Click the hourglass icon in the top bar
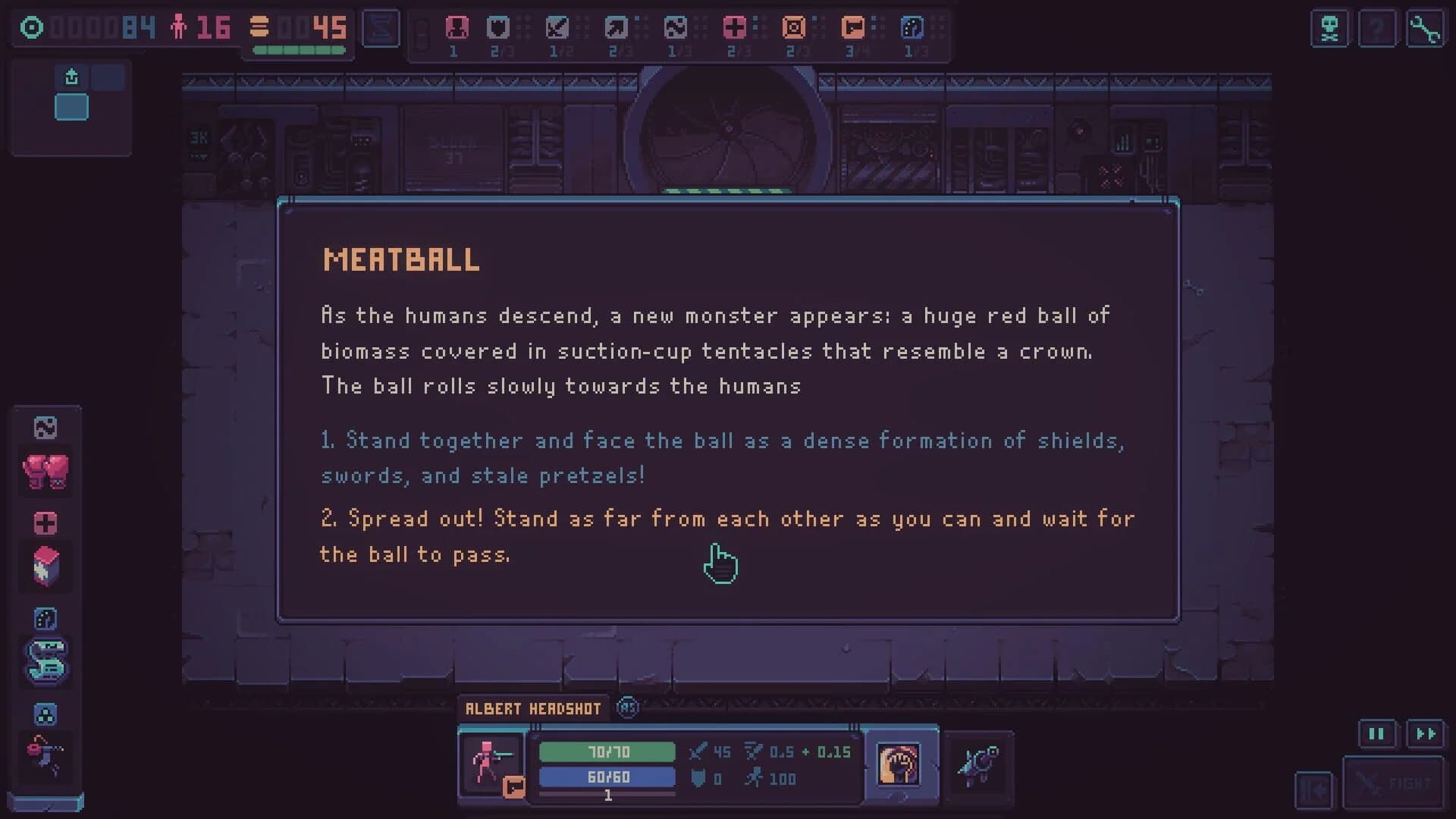The height and width of the screenshot is (819, 1456). click(381, 28)
